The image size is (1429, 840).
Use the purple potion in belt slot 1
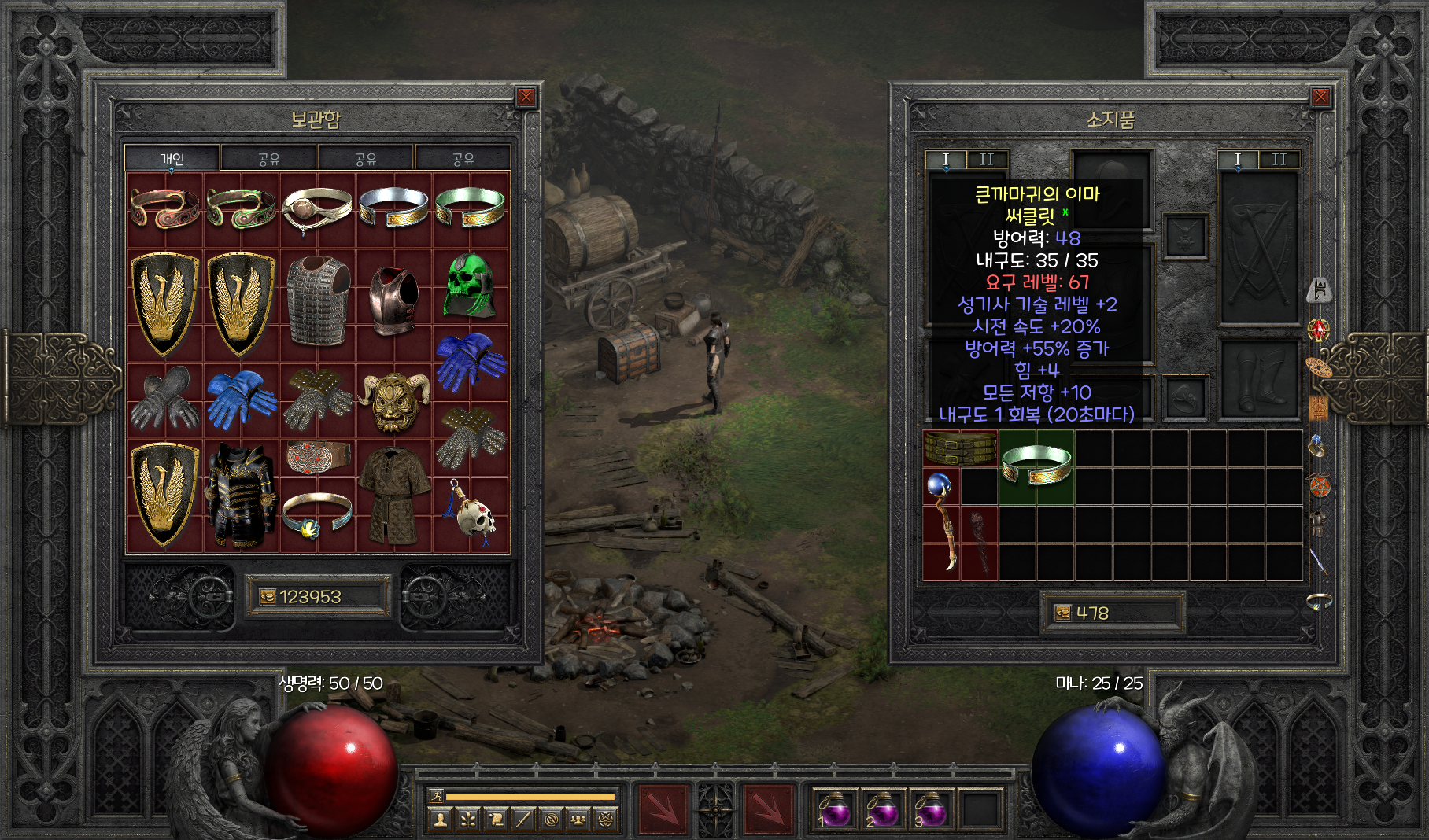pos(834,810)
